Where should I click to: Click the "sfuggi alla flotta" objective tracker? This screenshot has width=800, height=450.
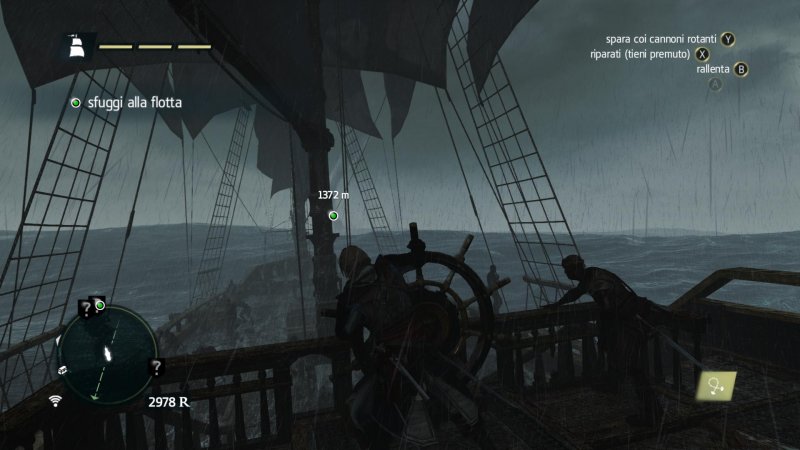[x=126, y=102]
